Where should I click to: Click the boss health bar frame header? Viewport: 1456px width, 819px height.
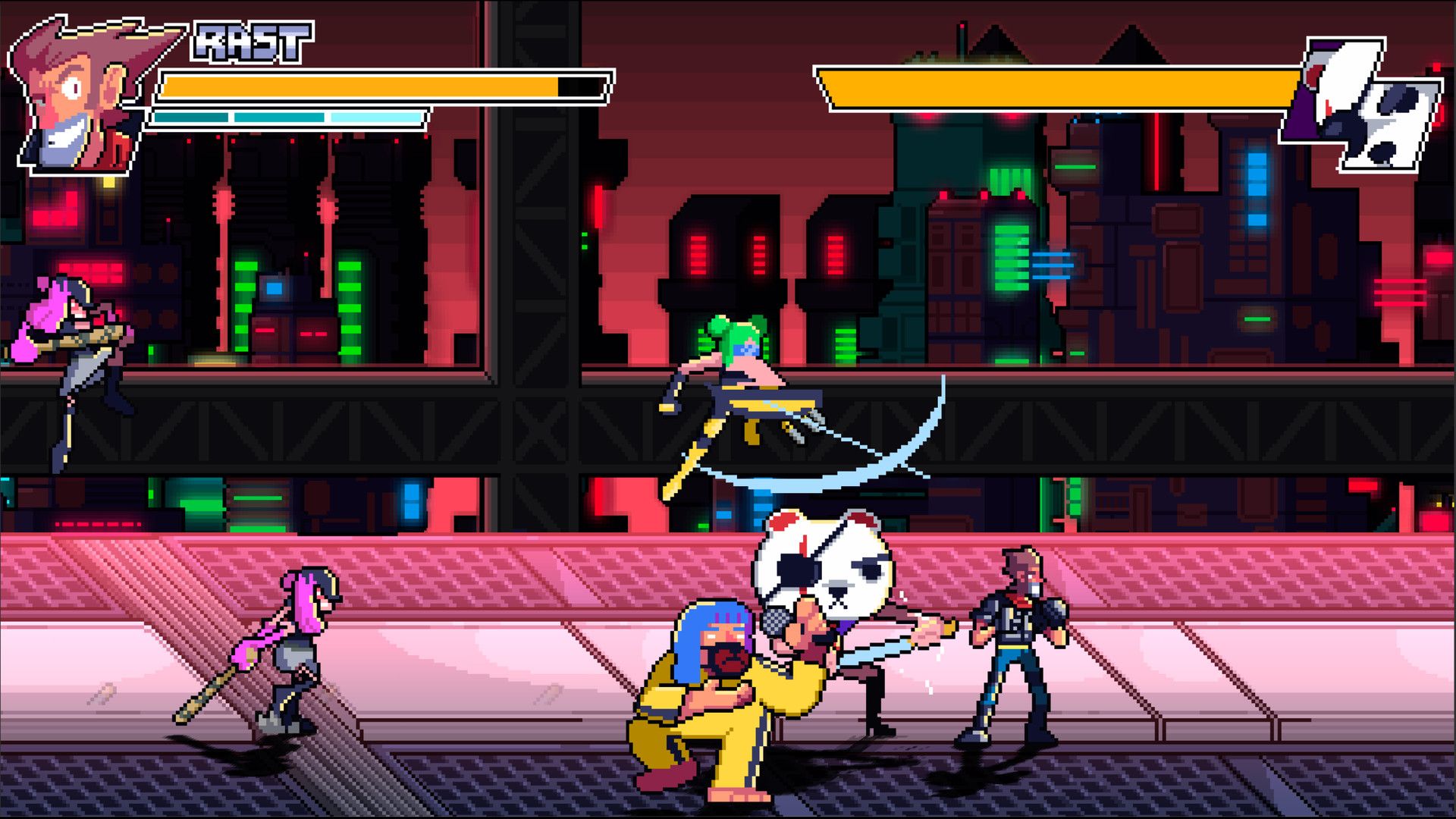pyautogui.click(x=1062, y=83)
